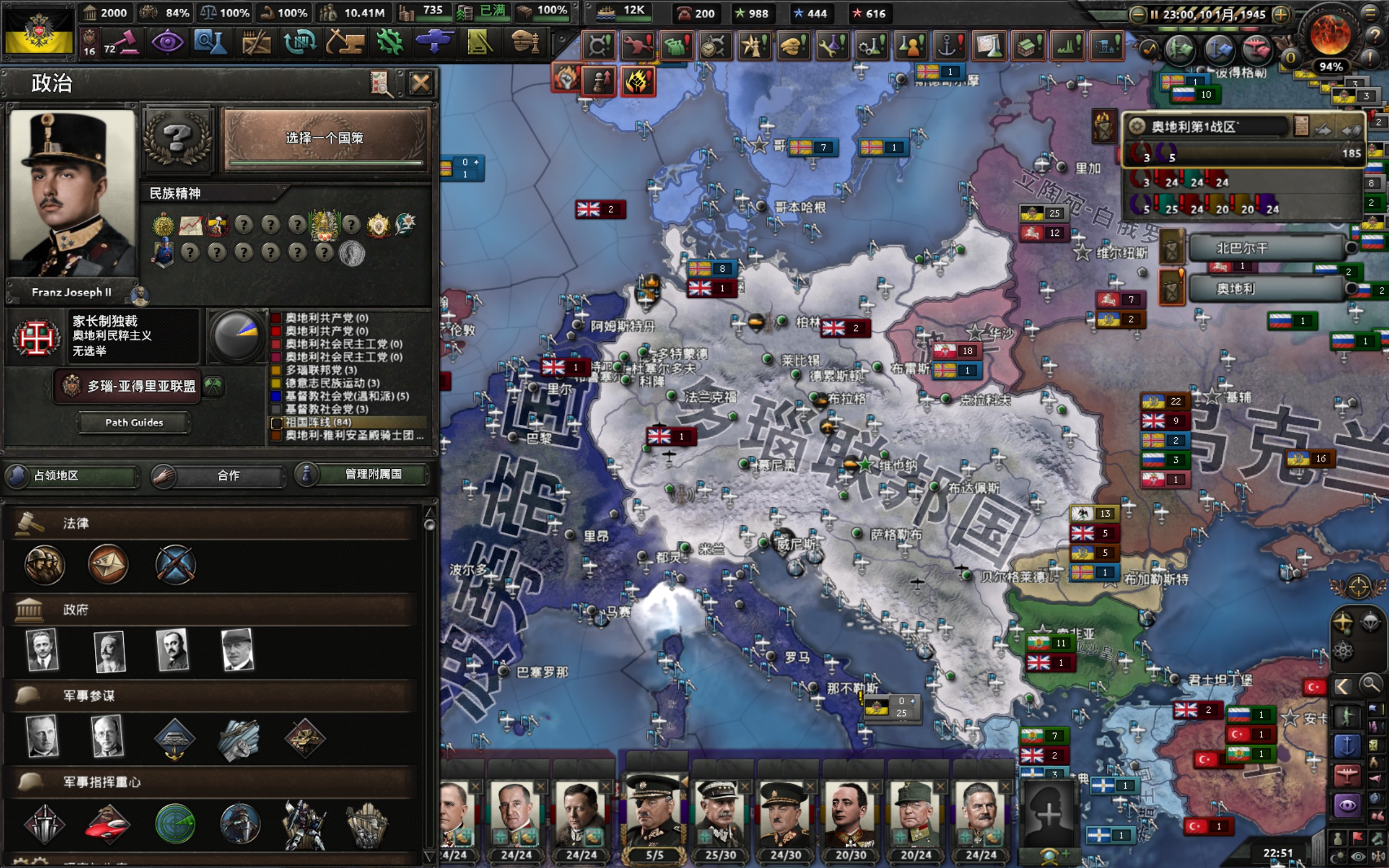This screenshot has height=868, width=1389.
Task: Increase game speed with plus button
Action: pos(1280,14)
